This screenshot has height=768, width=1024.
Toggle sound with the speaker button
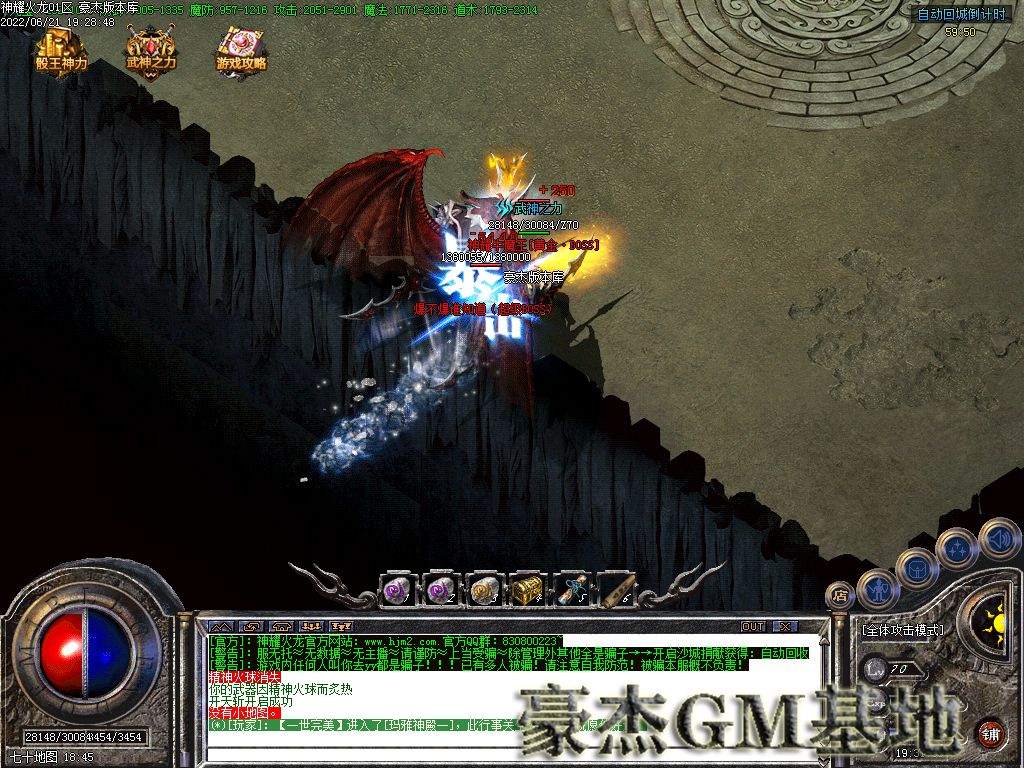(999, 538)
